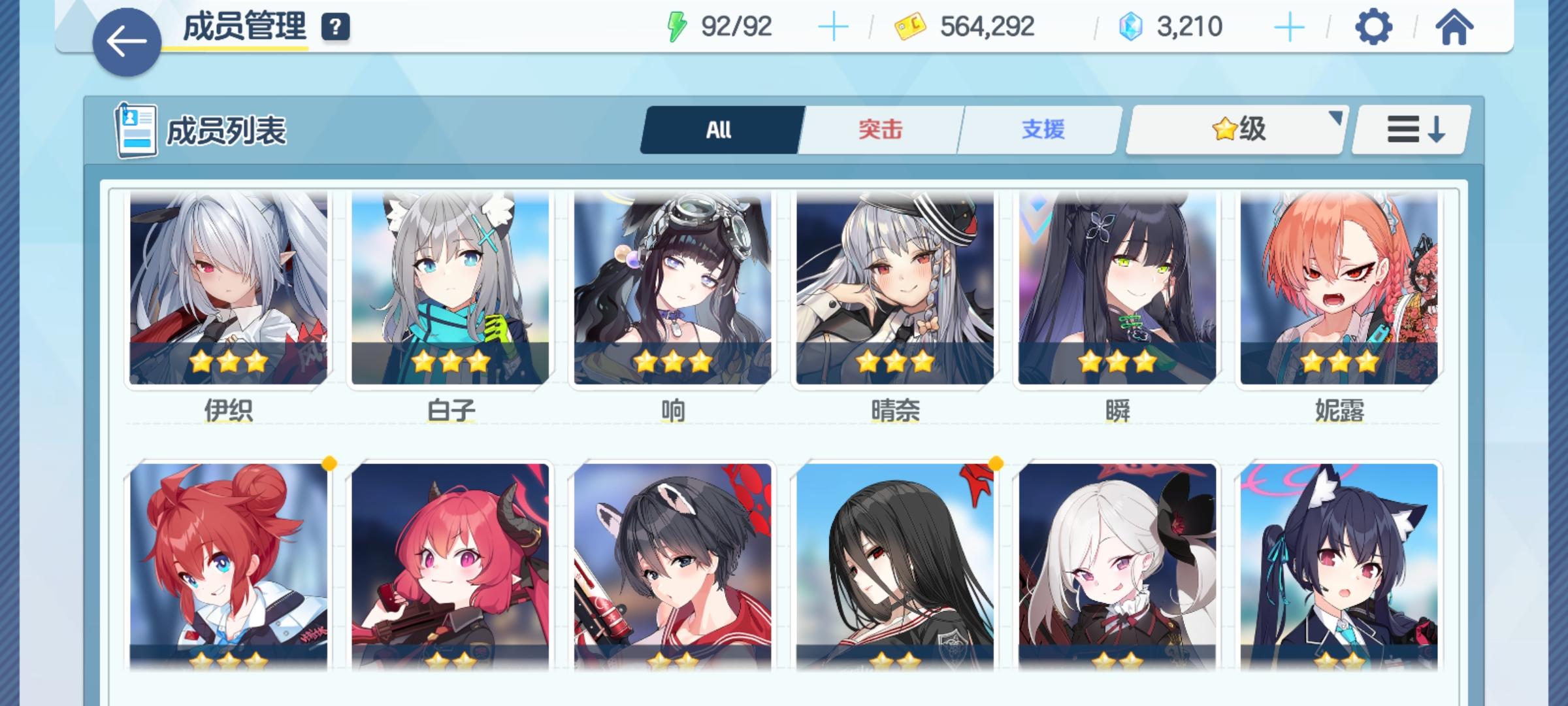This screenshot has width=1568, height=706.
Task: Switch to the 突击 tab
Action: point(879,129)
